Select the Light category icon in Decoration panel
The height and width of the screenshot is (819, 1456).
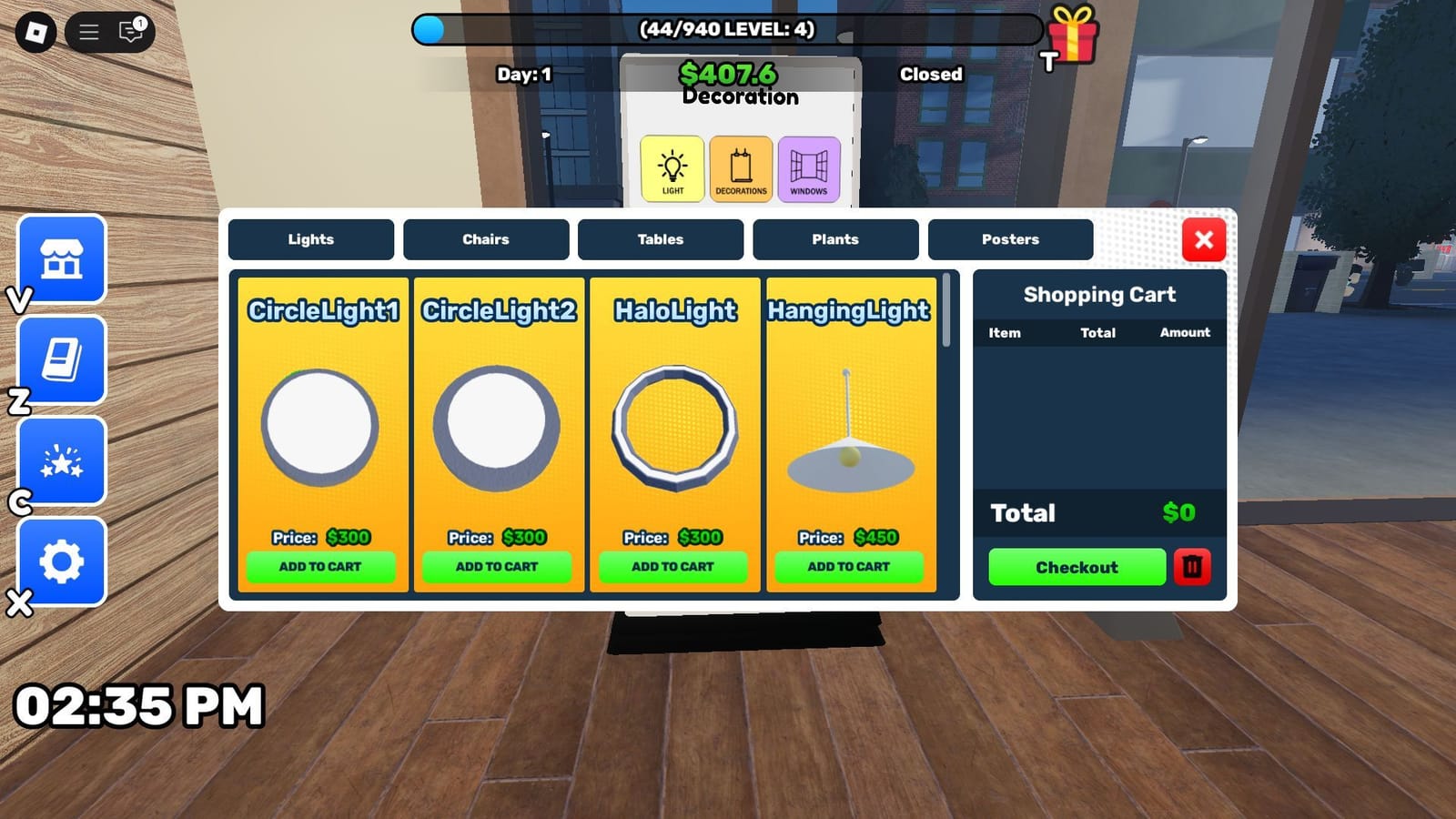[672, 169]
